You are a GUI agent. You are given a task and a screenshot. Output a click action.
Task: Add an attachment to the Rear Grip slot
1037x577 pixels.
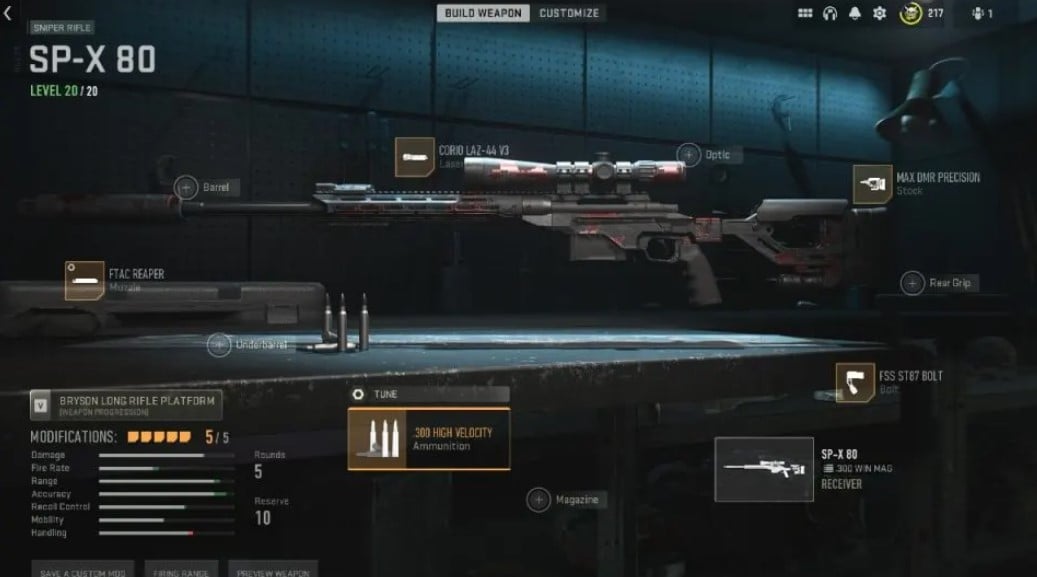912,283
